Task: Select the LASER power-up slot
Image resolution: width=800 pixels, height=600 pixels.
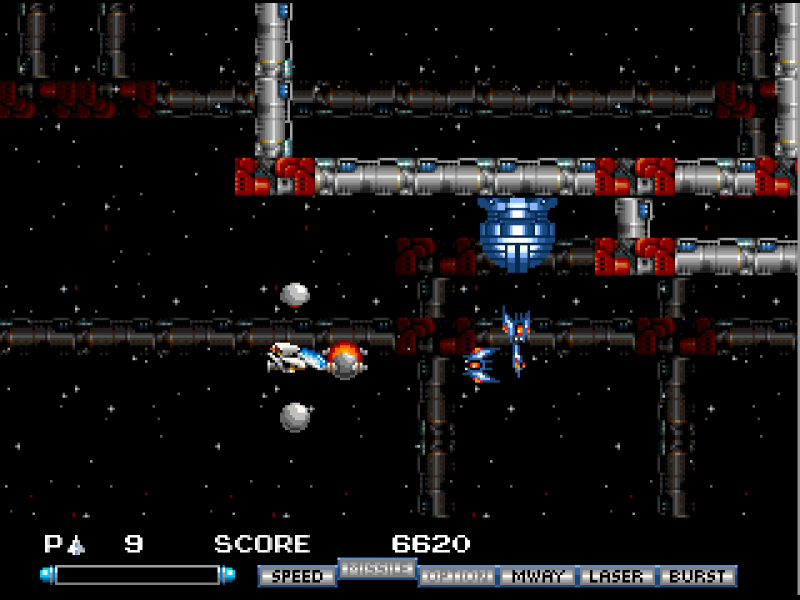Action: 617,576
